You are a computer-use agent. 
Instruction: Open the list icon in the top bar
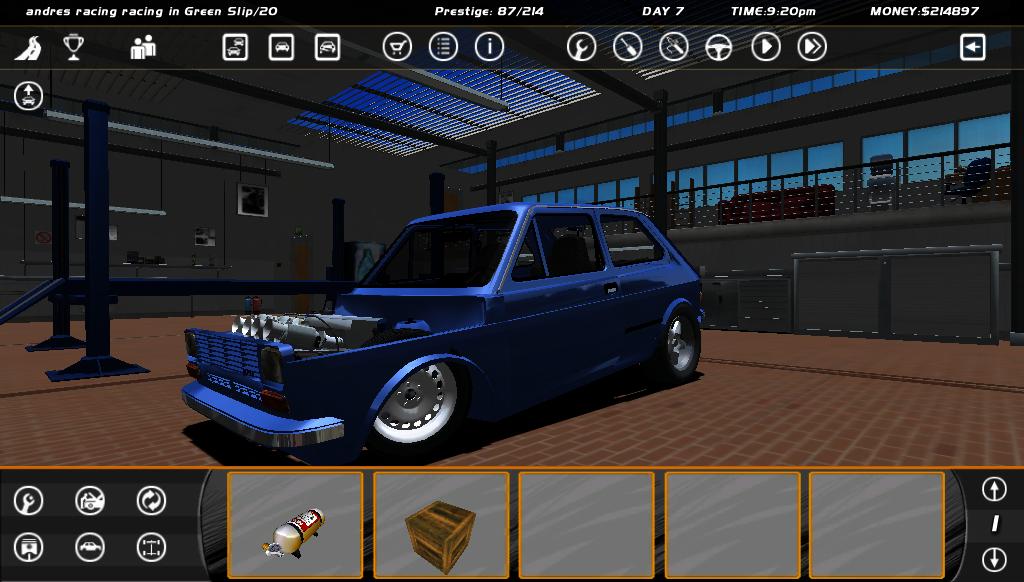pyautogui.click(x=443, y=47)
